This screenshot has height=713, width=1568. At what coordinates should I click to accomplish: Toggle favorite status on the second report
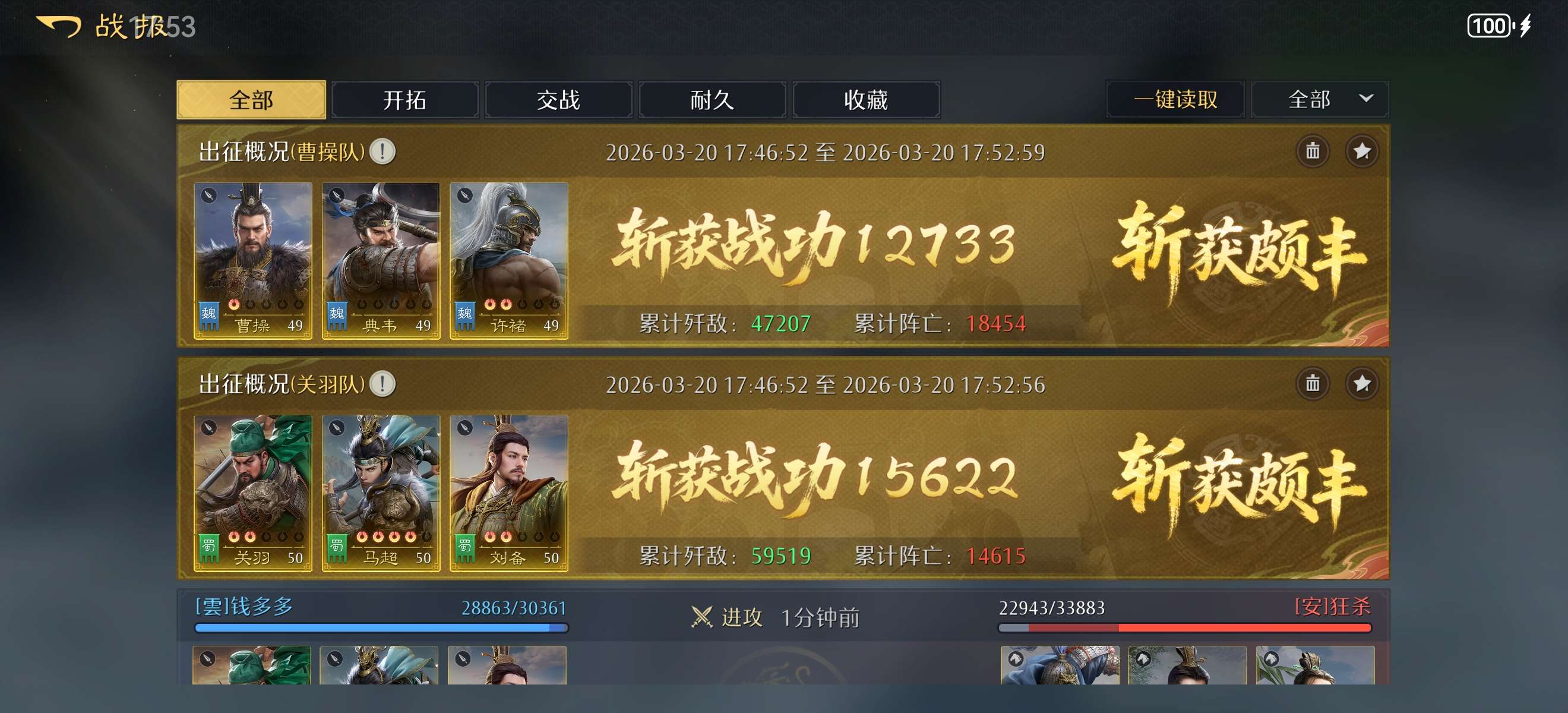pos(1364,385)
